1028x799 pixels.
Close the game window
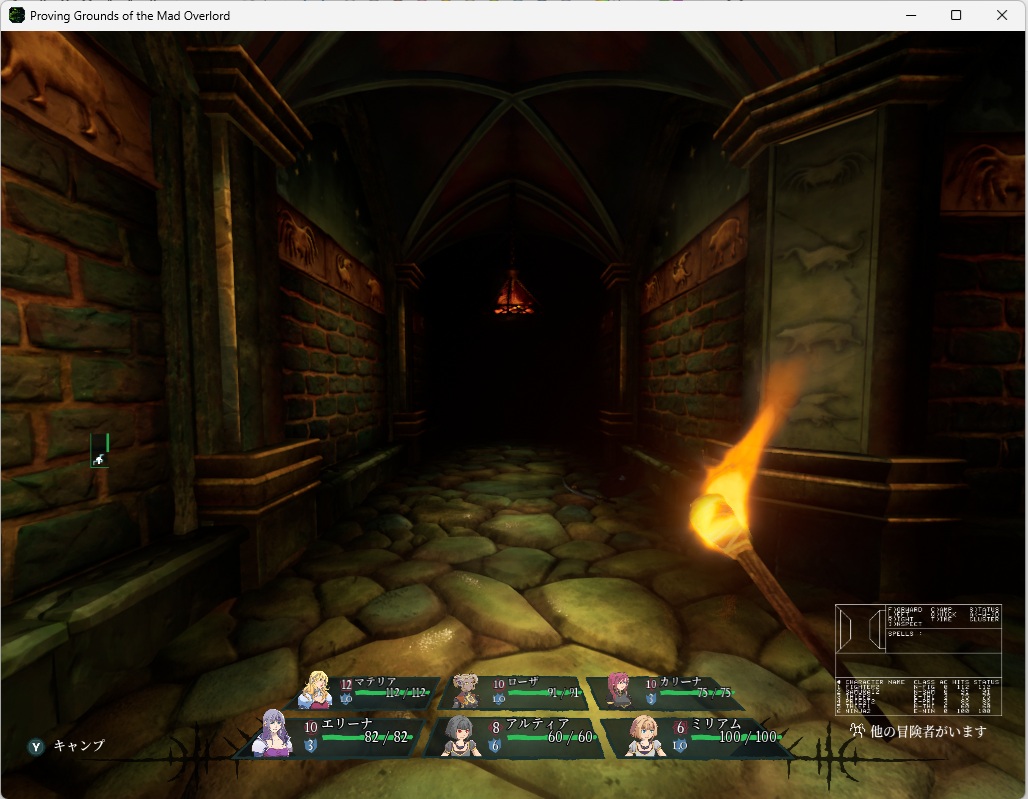click(1002, 15)
